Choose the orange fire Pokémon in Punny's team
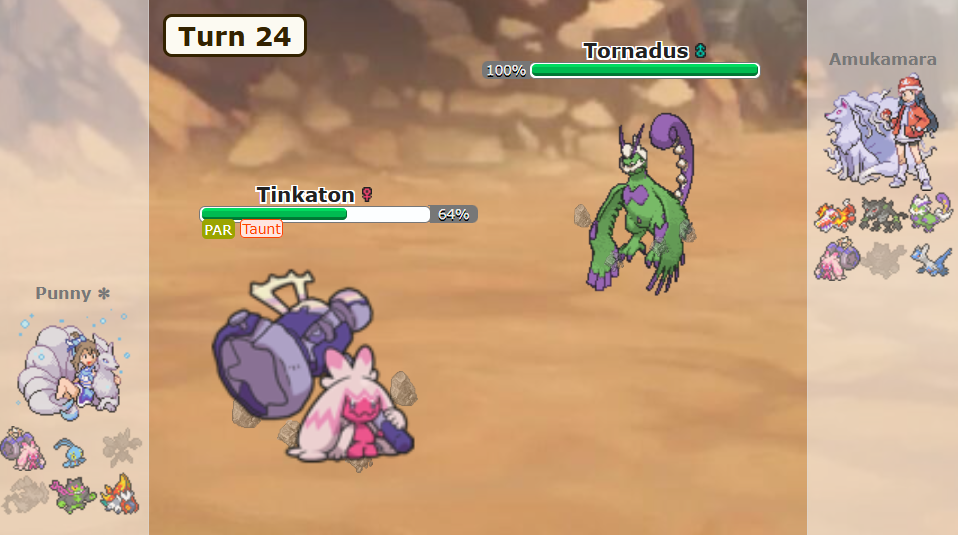Viewport: 958px width, 535px height. coord(119,494)
